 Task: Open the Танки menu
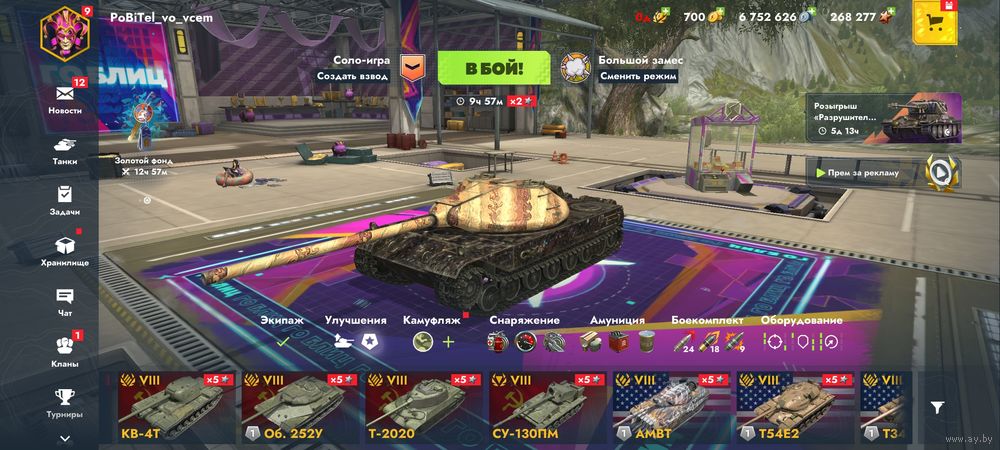pos(65,150)
